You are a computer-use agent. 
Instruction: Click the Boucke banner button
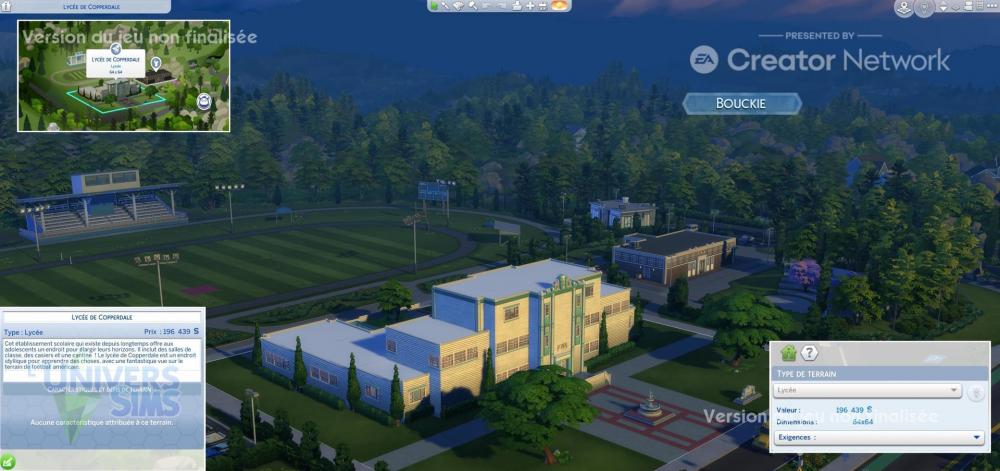click(742, 103)
